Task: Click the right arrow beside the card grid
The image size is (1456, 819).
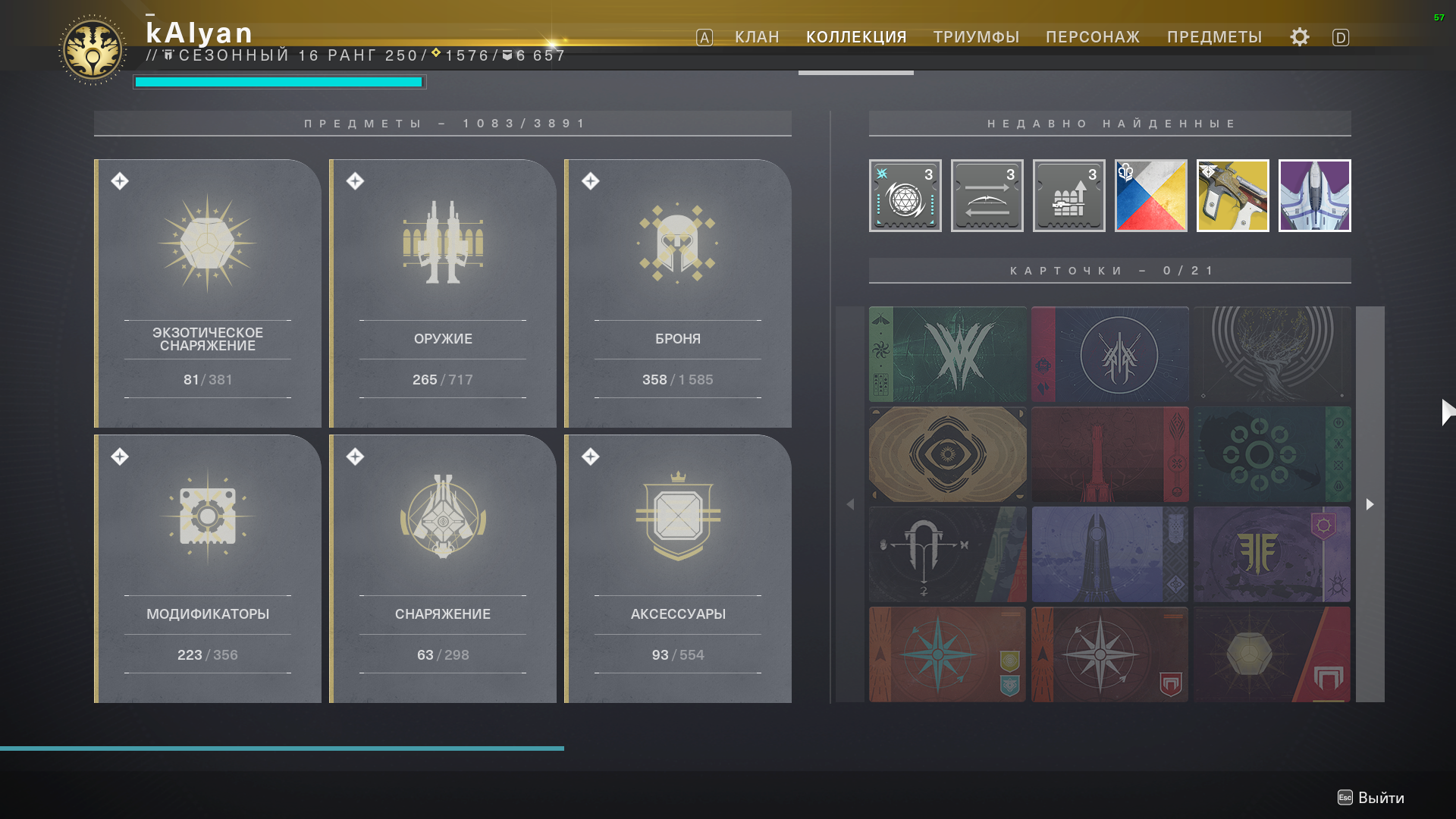Action: (x=1370, y=504)
